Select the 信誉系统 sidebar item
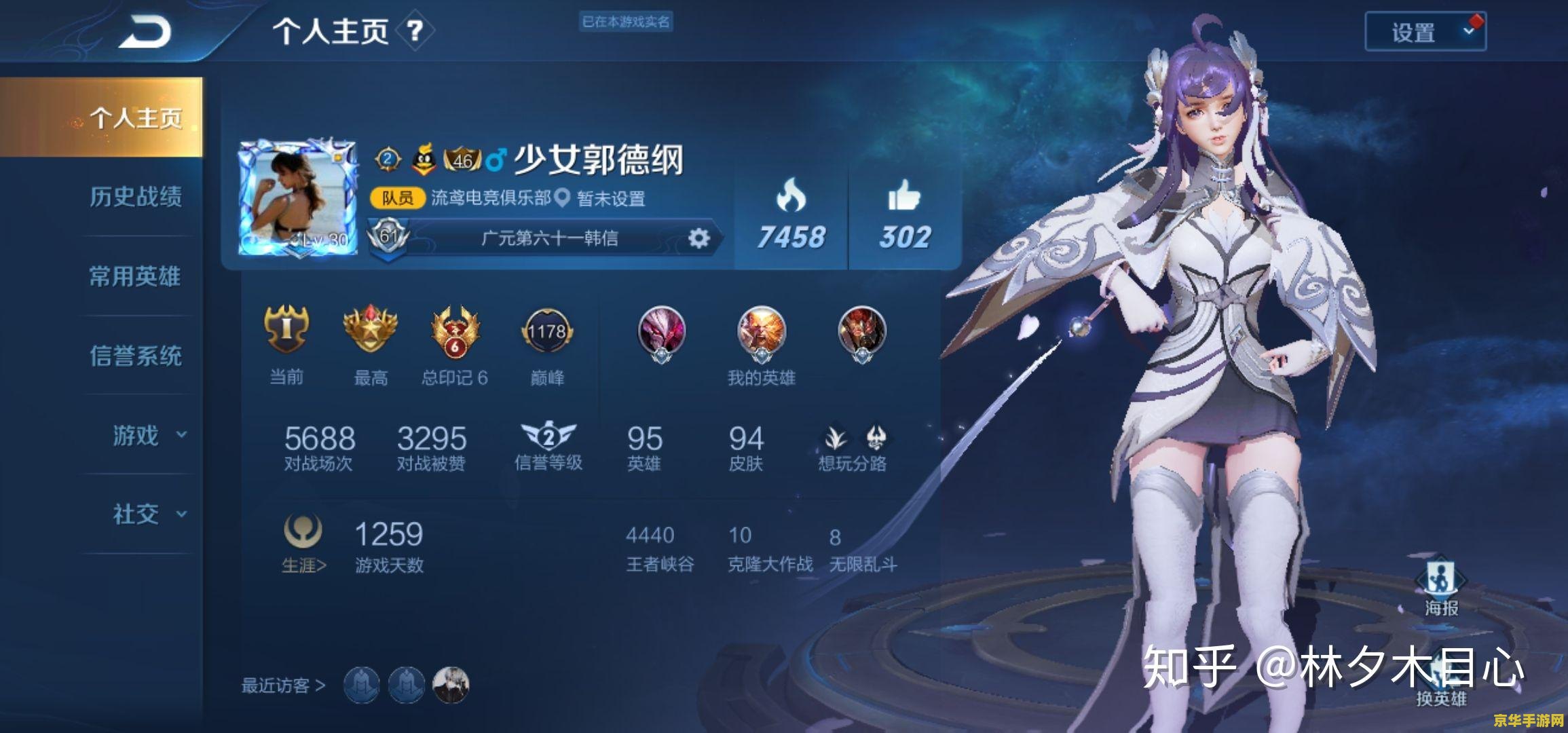Screen dimensions: 1568x733 tap(134, 356)
